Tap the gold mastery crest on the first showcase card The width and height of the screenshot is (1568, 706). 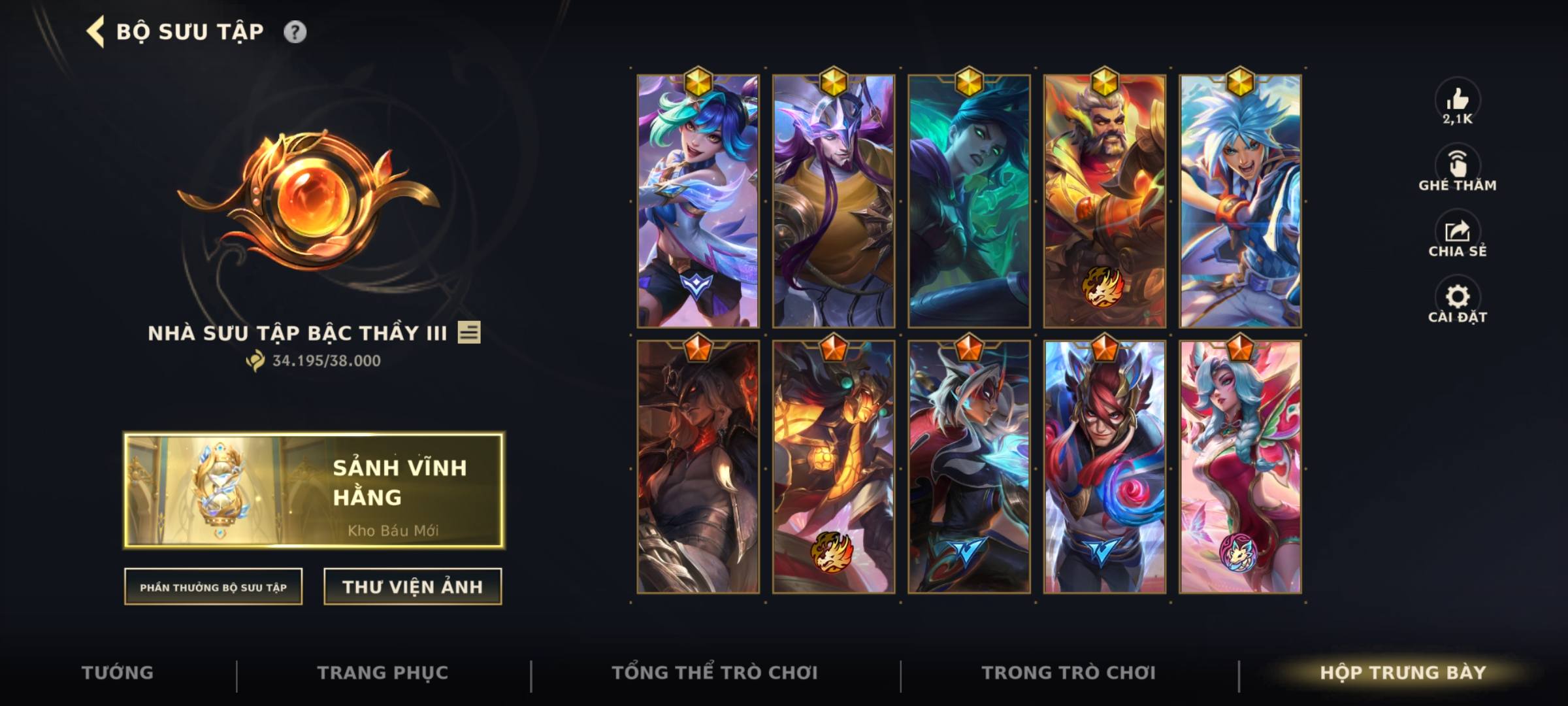pos(698,82)
